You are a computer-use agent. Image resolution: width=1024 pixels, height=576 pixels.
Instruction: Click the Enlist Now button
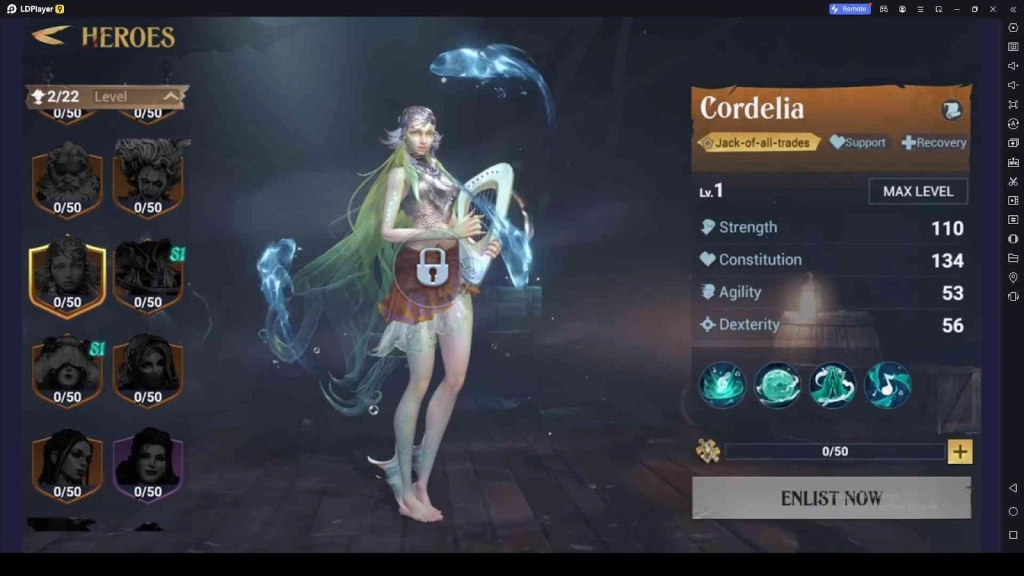[x=831, y=497]
